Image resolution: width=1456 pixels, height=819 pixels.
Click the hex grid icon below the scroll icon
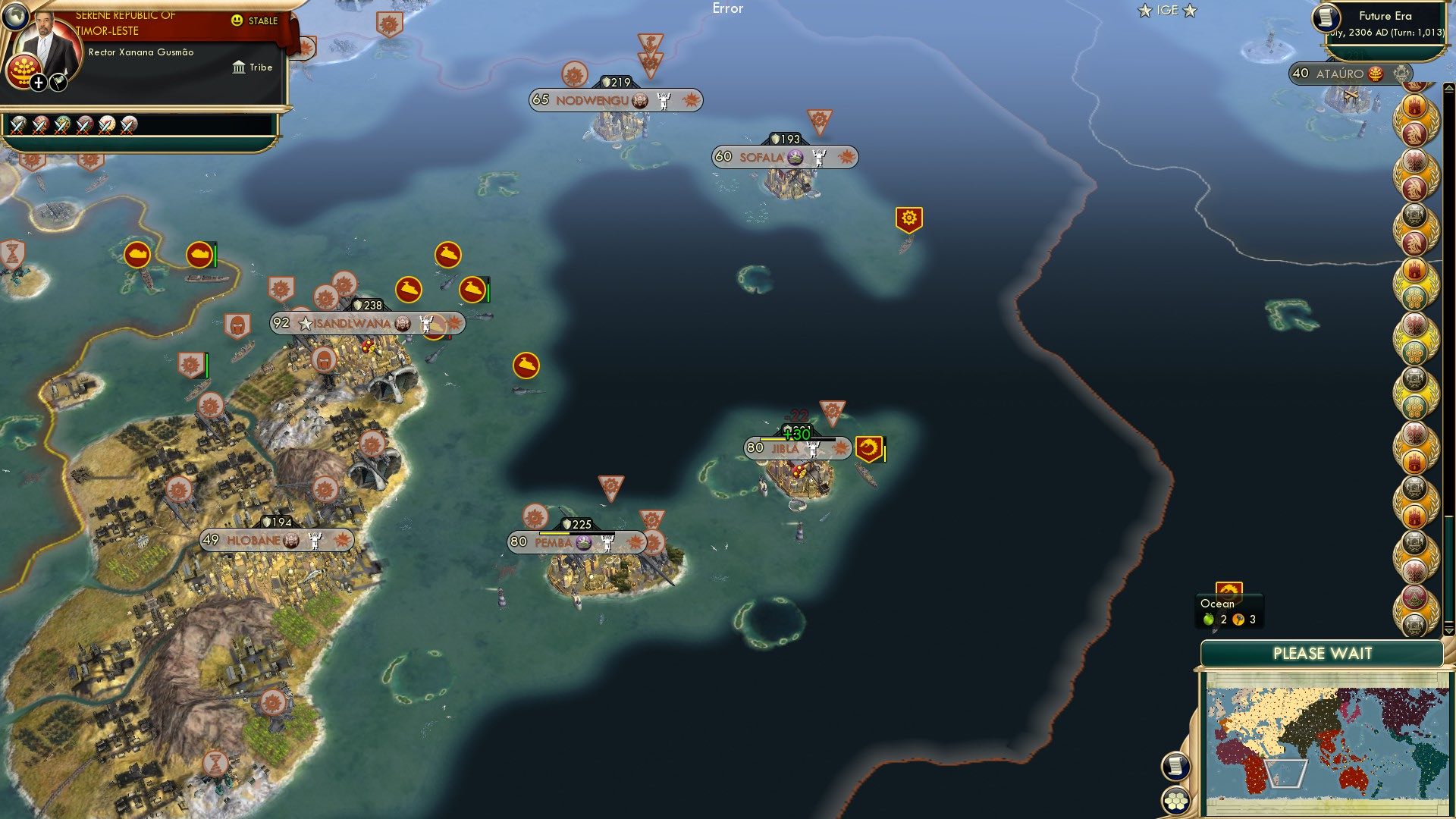[1176, 802]
